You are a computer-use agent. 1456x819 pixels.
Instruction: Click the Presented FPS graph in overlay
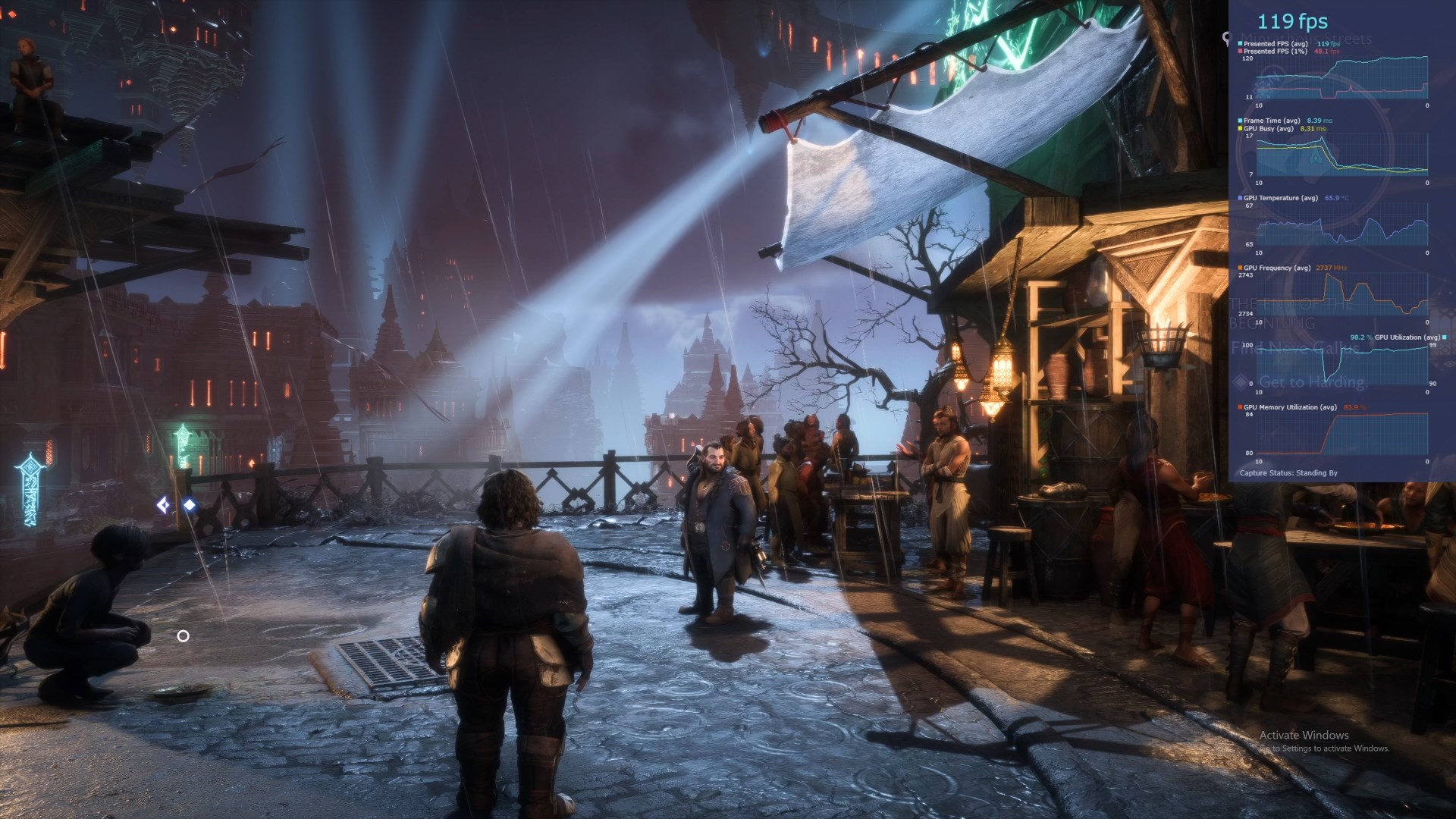tap(1341, 77)
